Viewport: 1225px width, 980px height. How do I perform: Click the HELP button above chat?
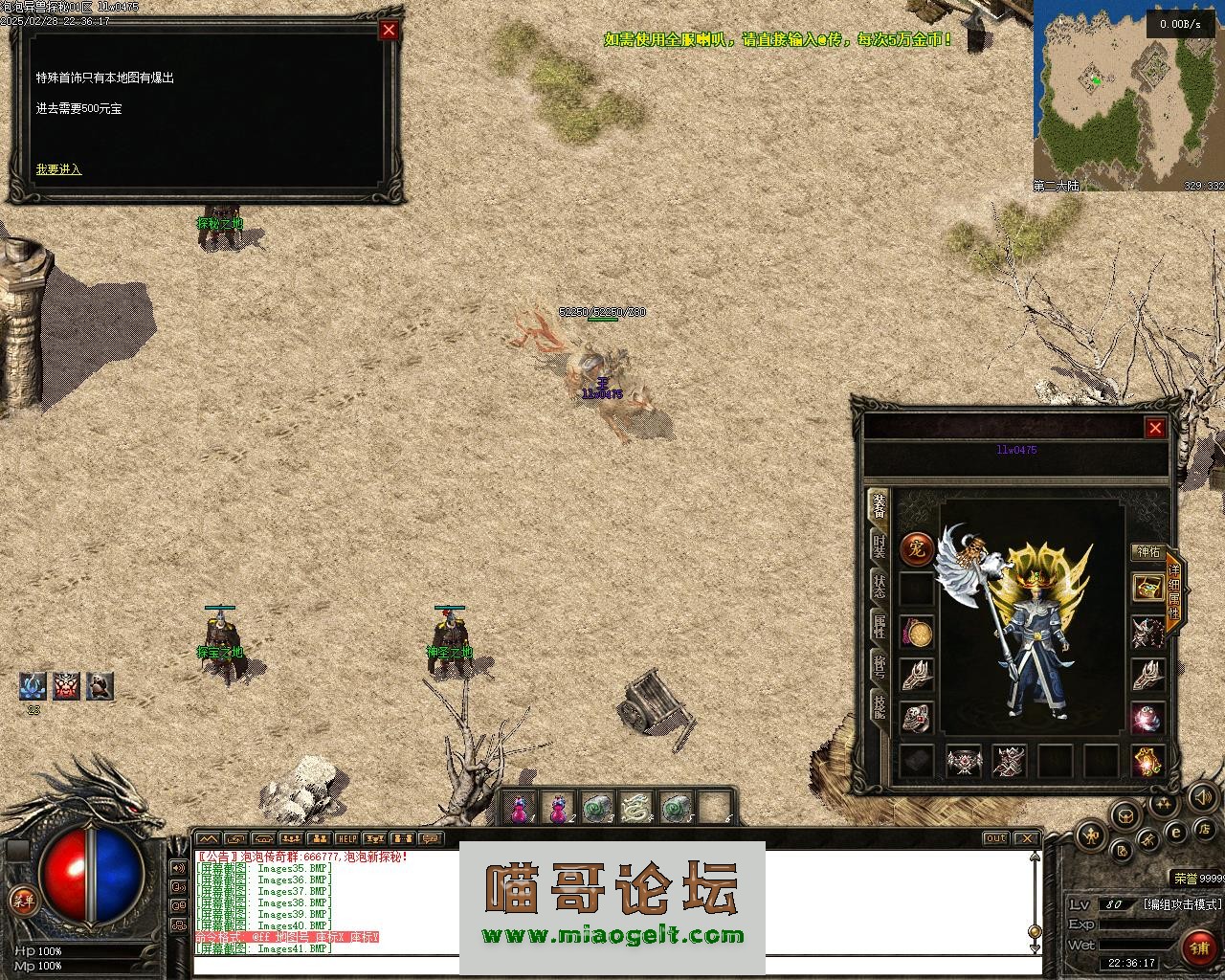pyautogui.click(x=346, y=838)
